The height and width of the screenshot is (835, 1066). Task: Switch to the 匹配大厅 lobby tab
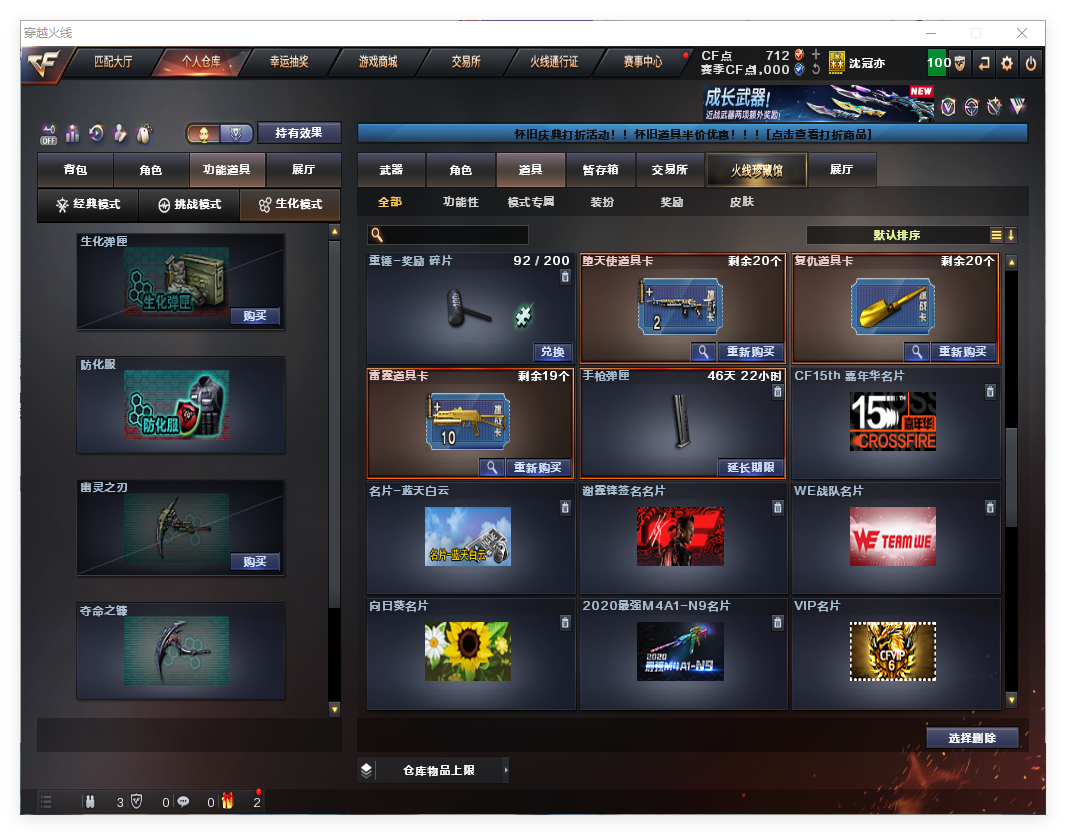113,62
